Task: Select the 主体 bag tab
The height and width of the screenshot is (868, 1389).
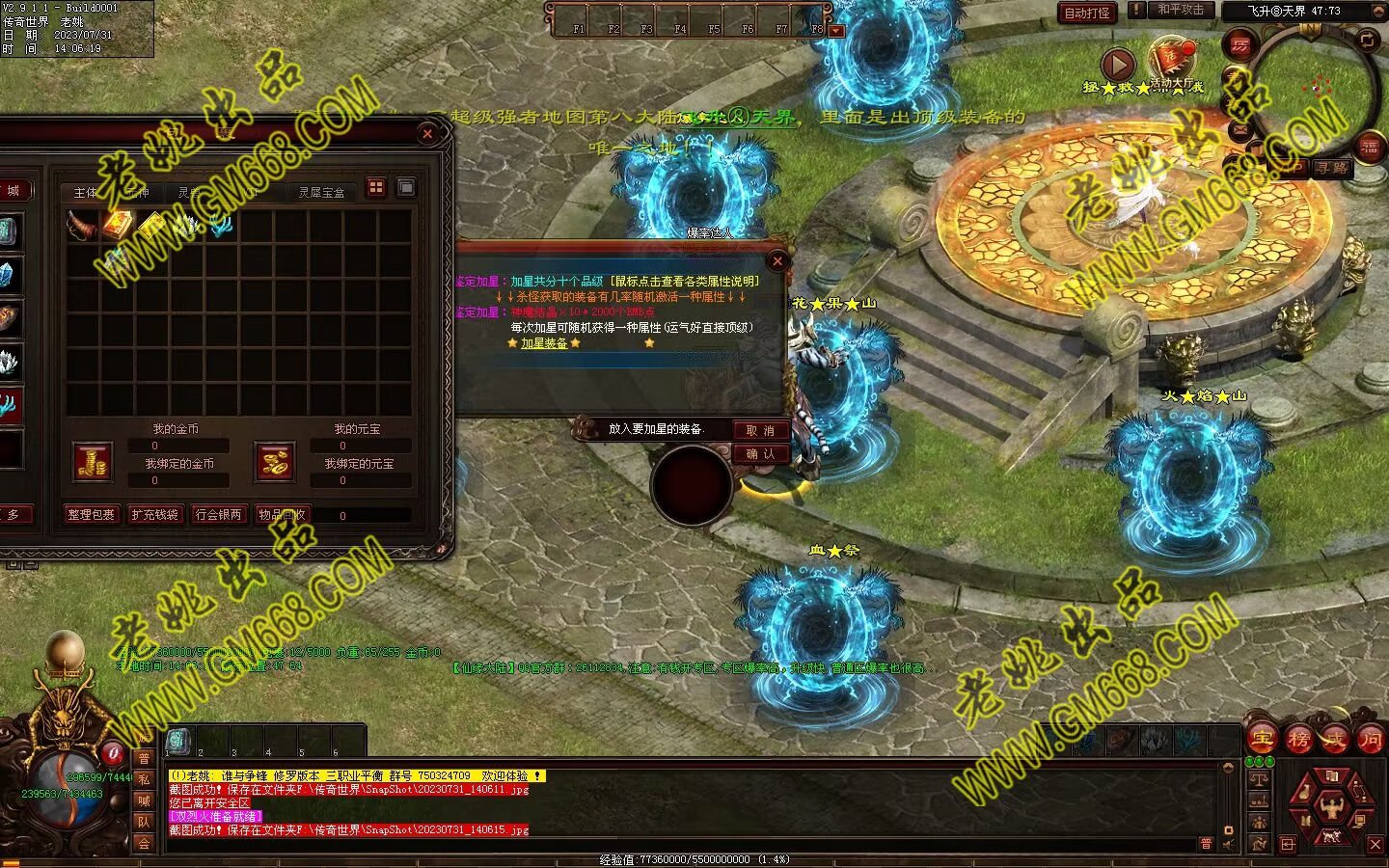Action: point(86,193)
